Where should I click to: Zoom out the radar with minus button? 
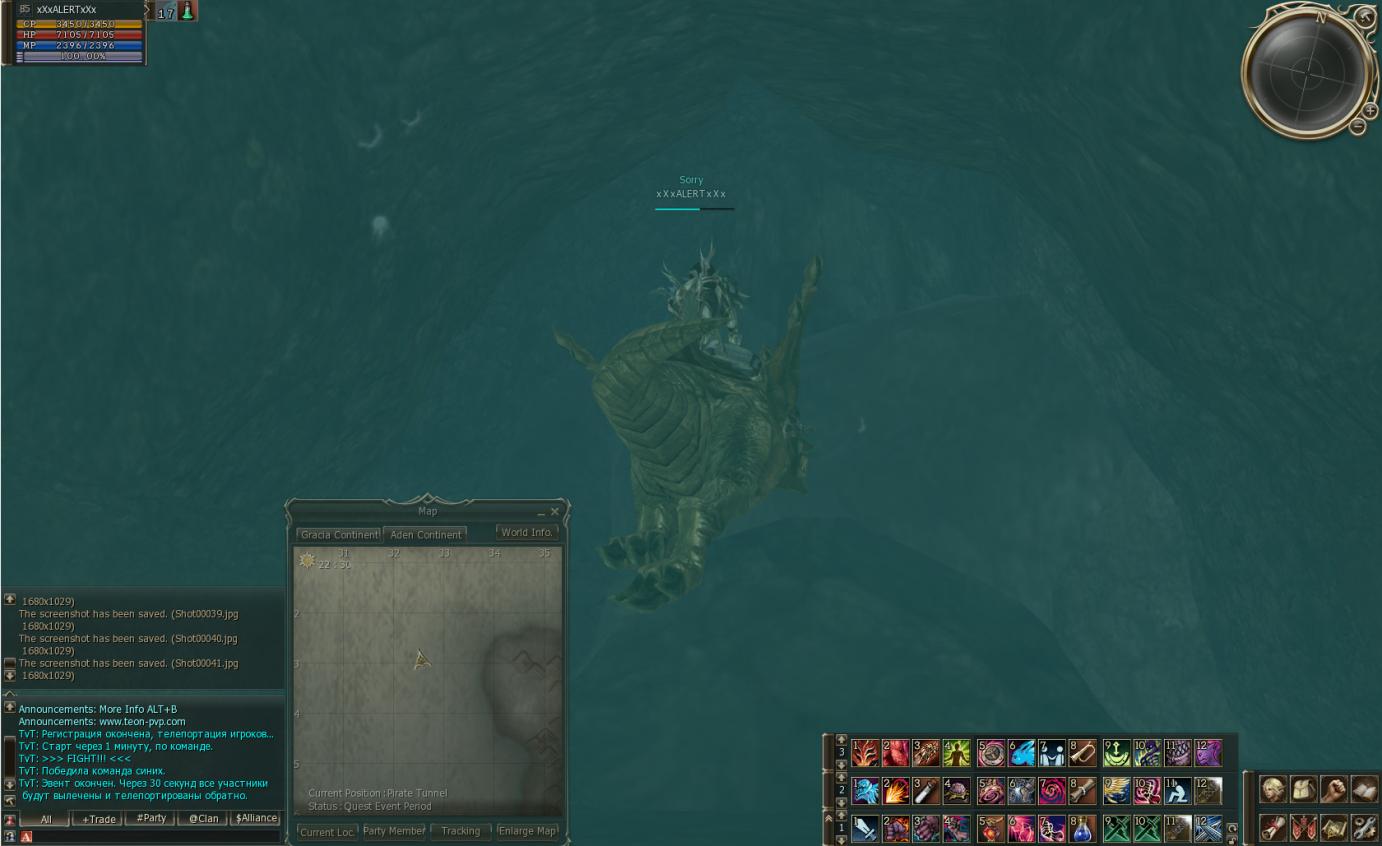1358,126
